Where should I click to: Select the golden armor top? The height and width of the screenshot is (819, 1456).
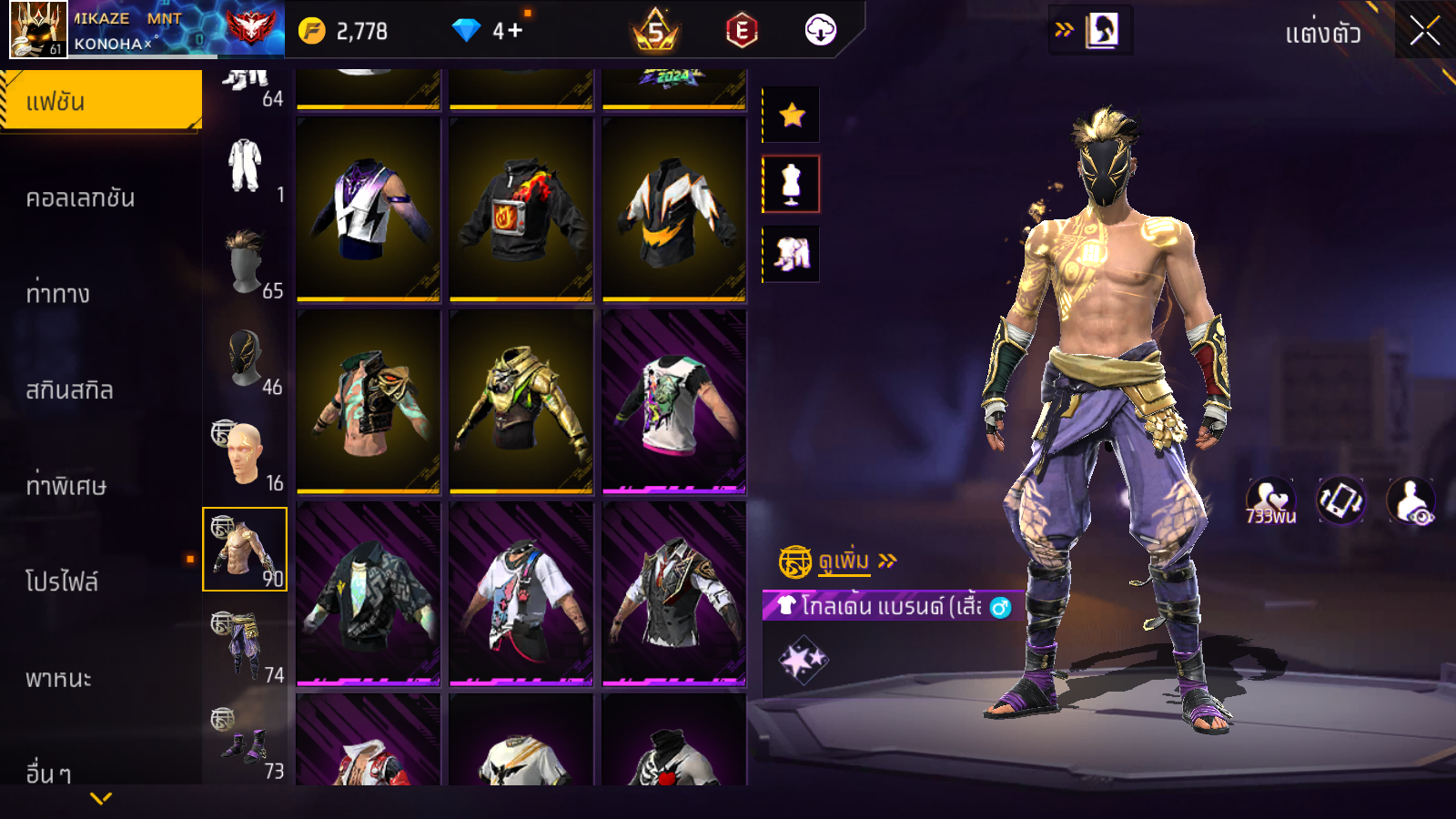[521, 401]
